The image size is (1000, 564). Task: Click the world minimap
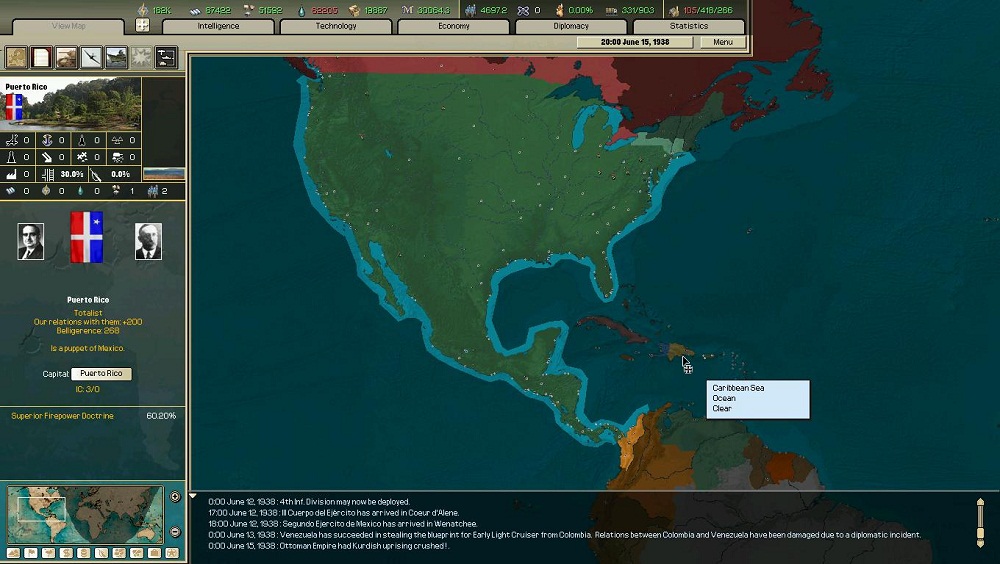(84, 514)
